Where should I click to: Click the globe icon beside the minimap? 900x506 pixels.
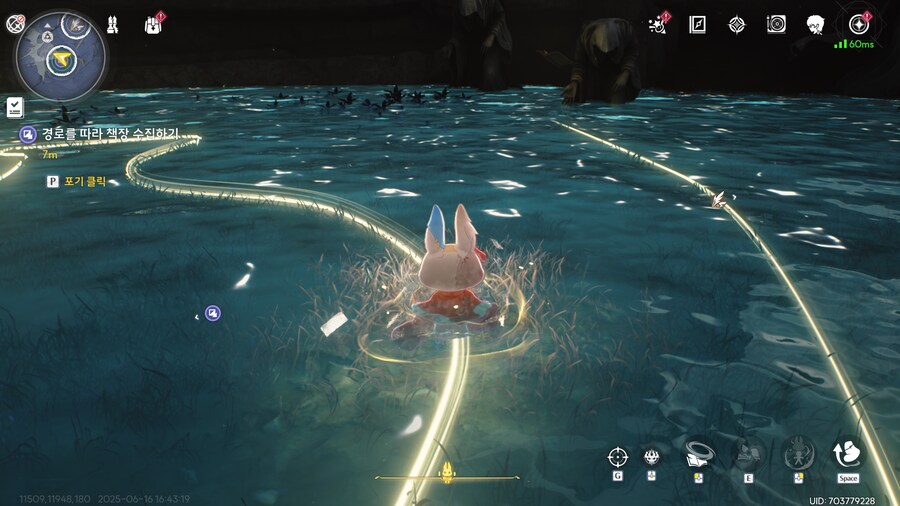[15, 24]
